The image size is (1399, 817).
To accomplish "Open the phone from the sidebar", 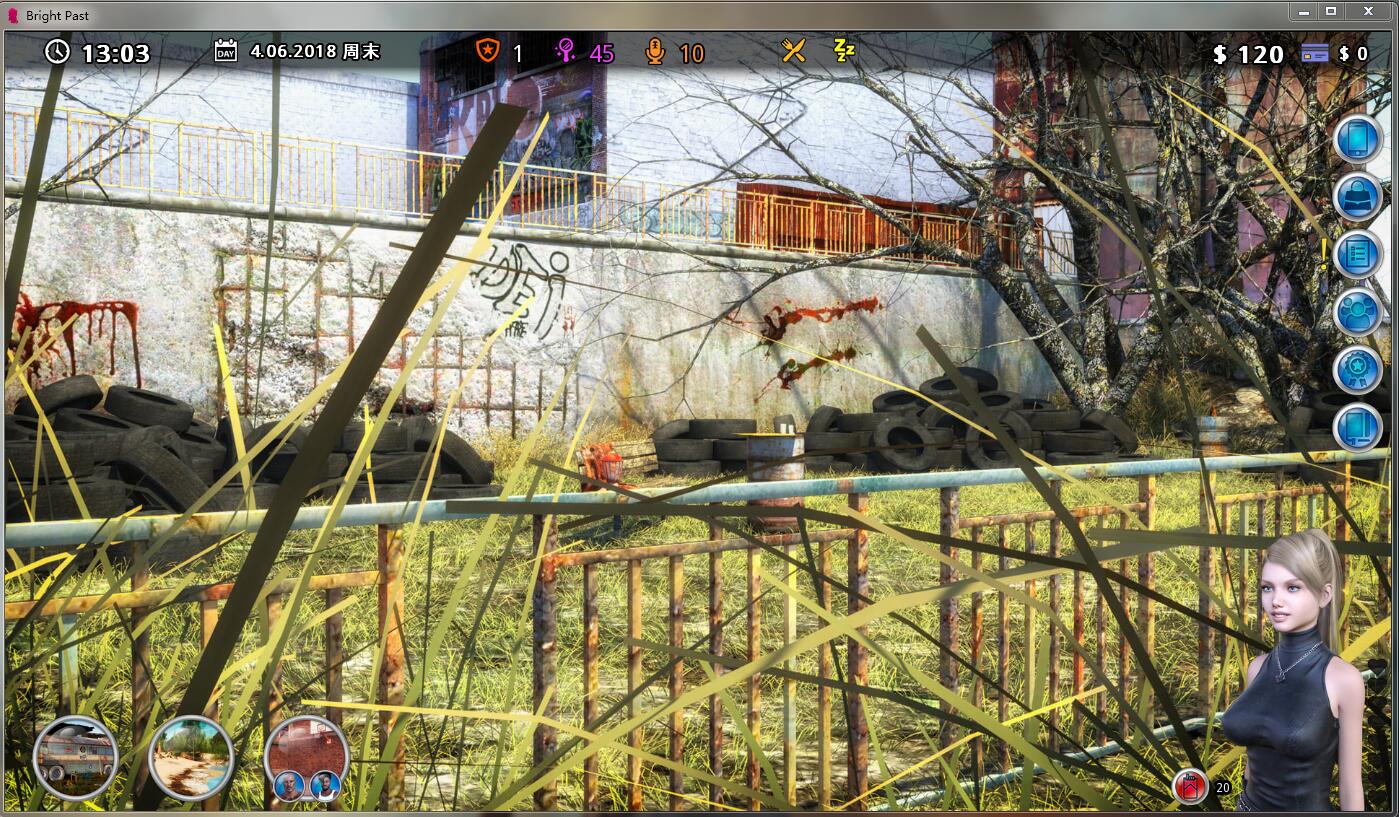I will (1357, 138).
